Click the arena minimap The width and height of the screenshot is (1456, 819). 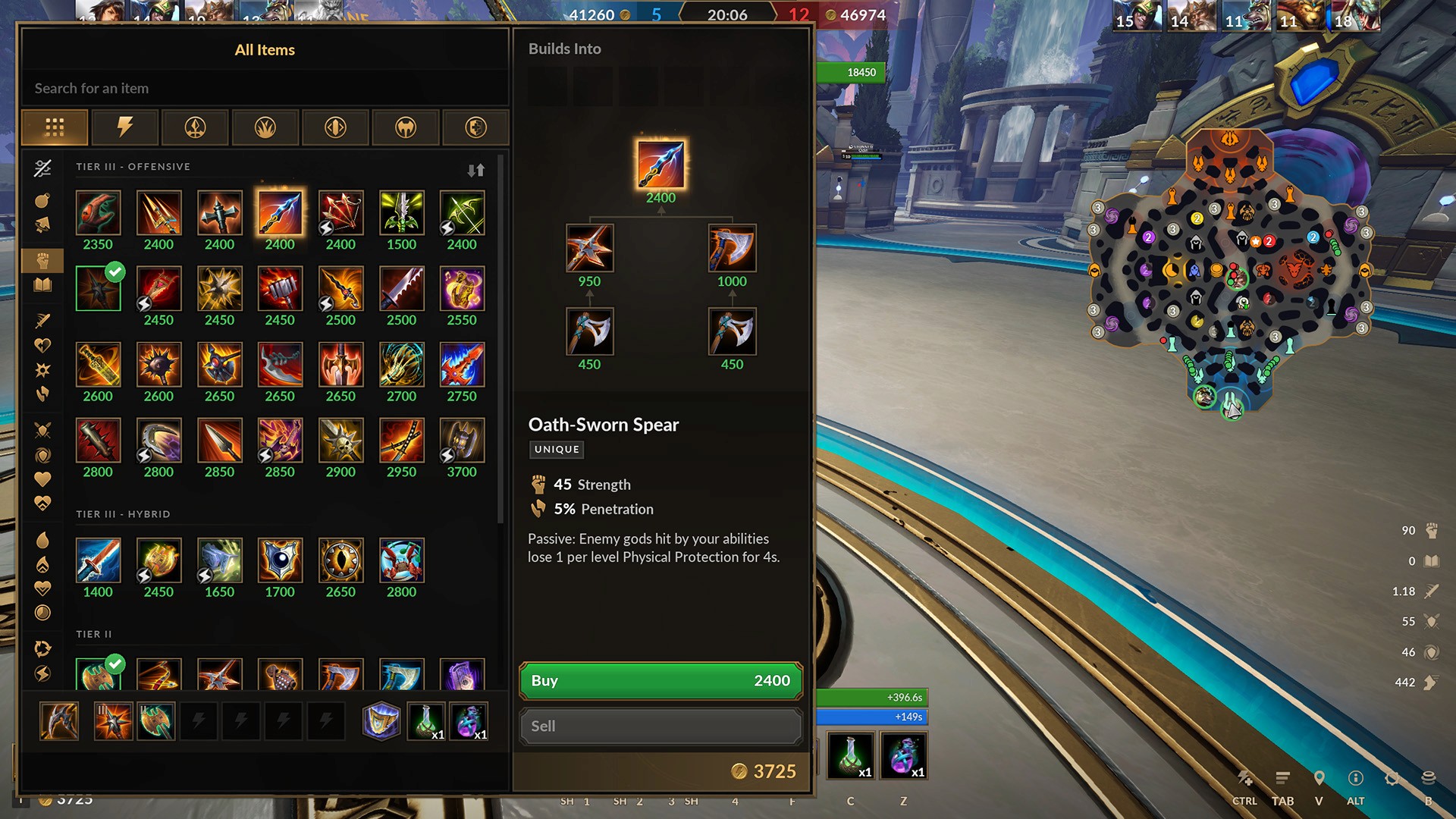pos(1229,273)
